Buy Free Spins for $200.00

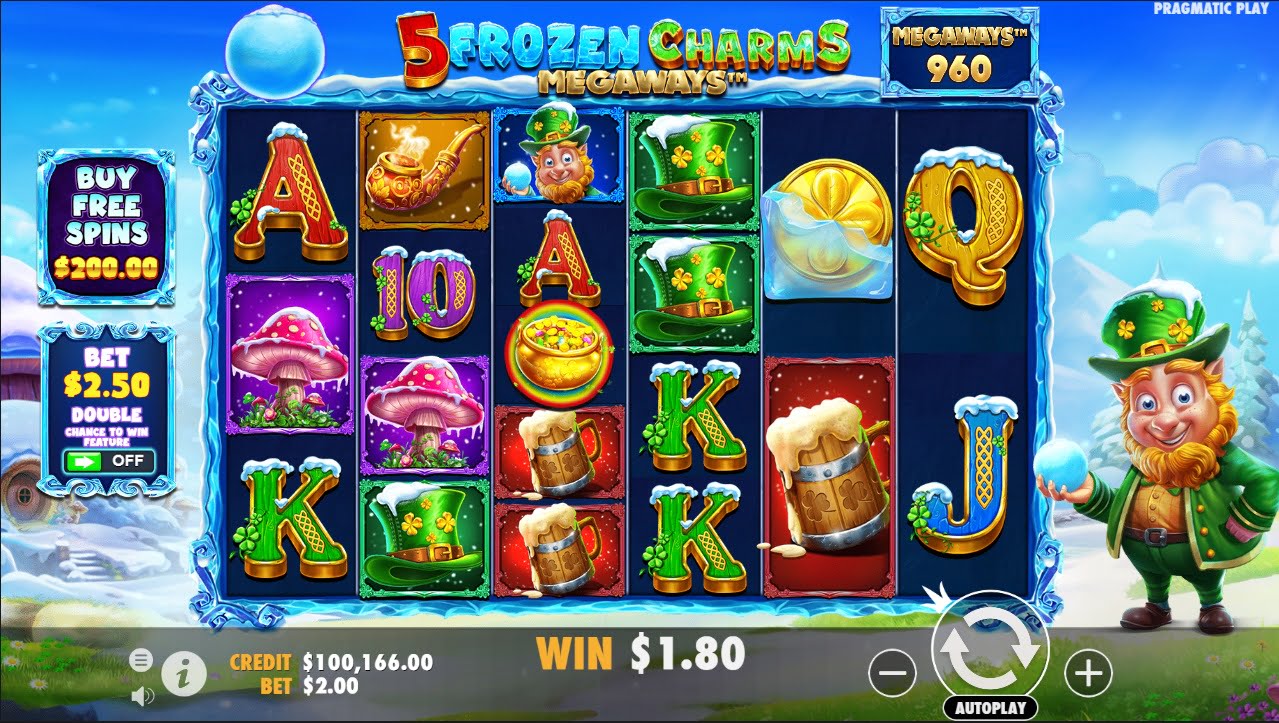tap(106, 225)
